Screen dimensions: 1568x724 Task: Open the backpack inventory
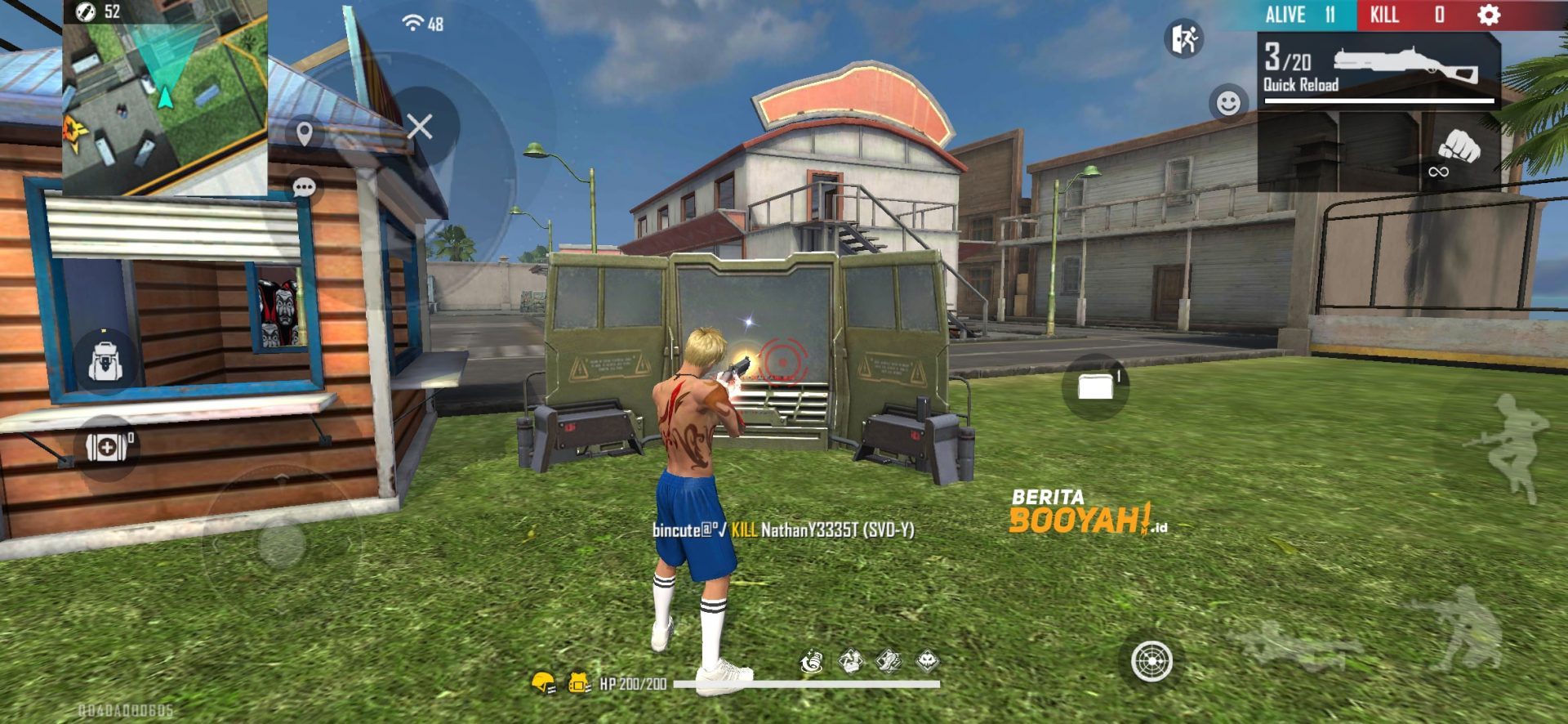click(x=105, y=361)
